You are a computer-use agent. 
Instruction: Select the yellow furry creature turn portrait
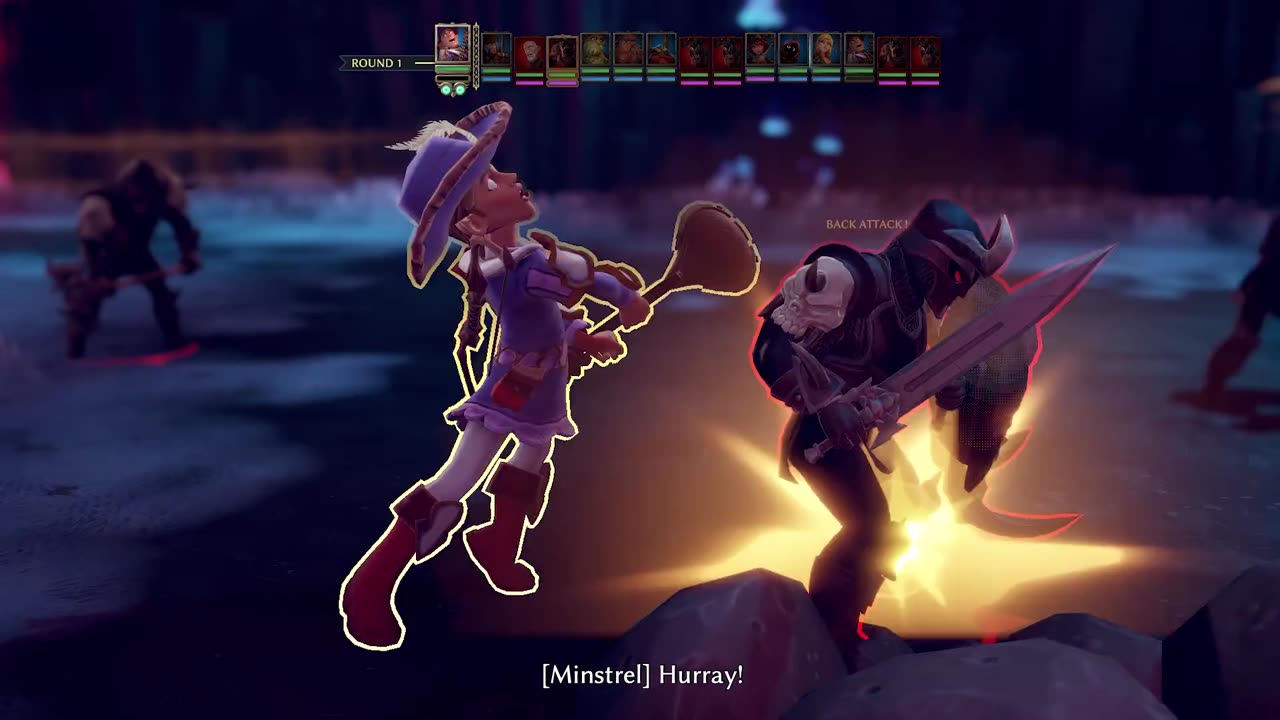(595, 51)
